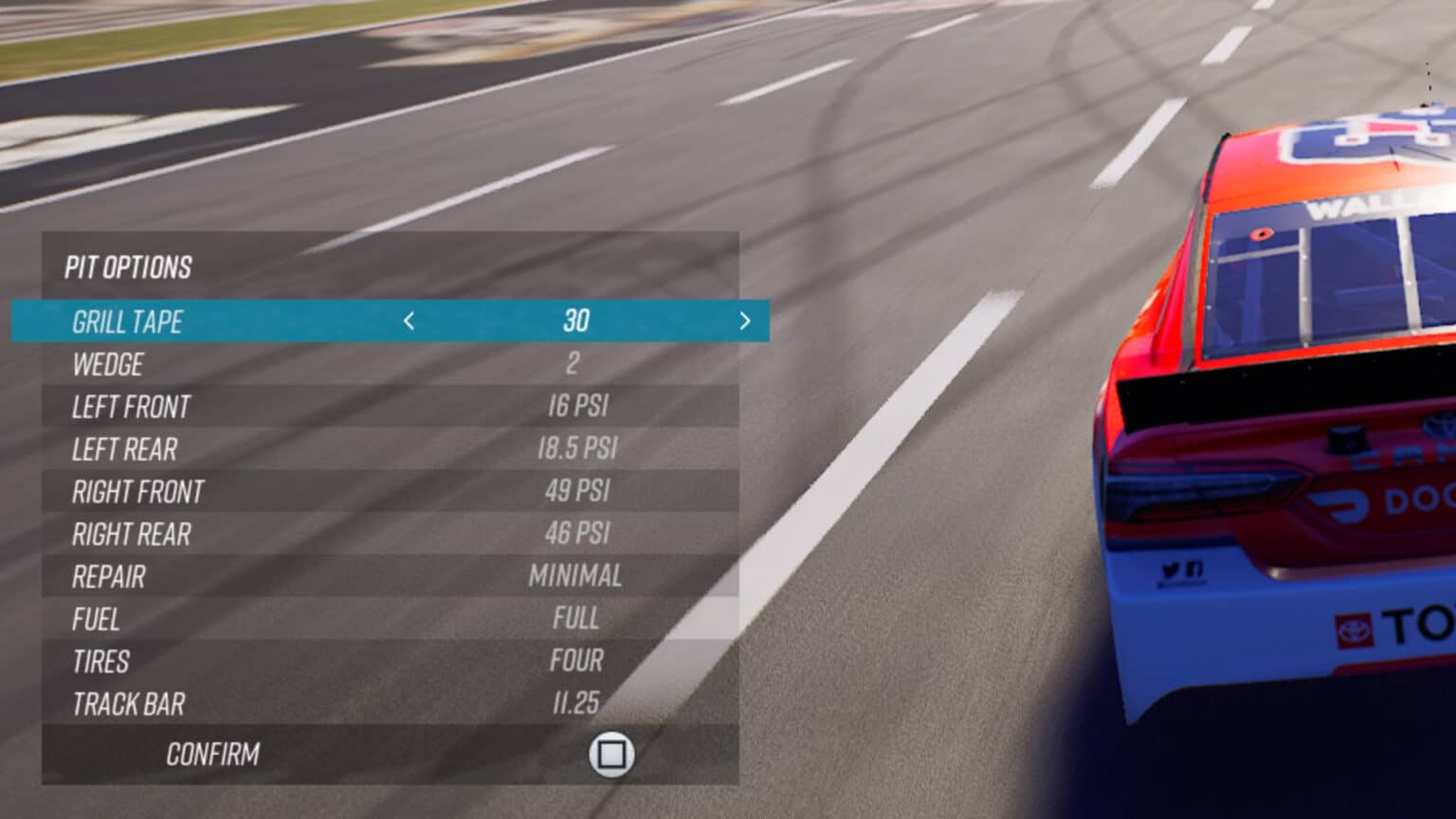Image resolution: width=1456 pixels, height=819 pixels.
Task: Click the Minimal repair value text
Action: 574,576
